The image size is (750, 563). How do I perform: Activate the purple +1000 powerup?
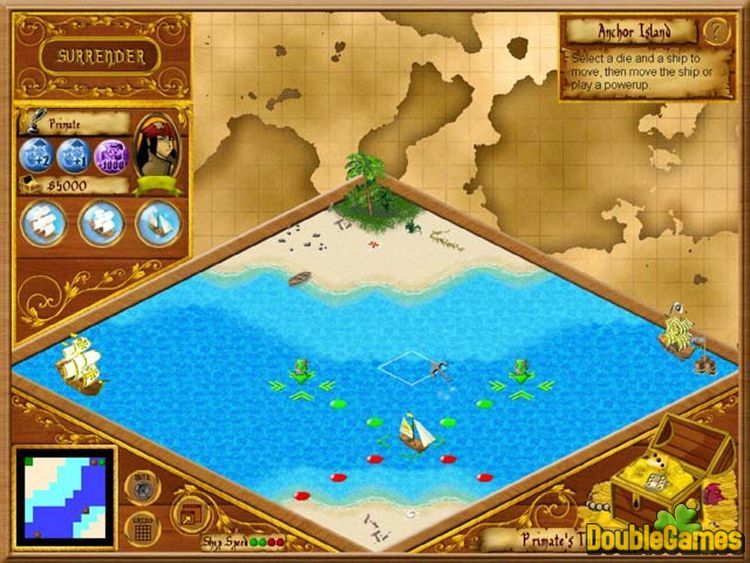pyautogui.click(x=110, y=156)
